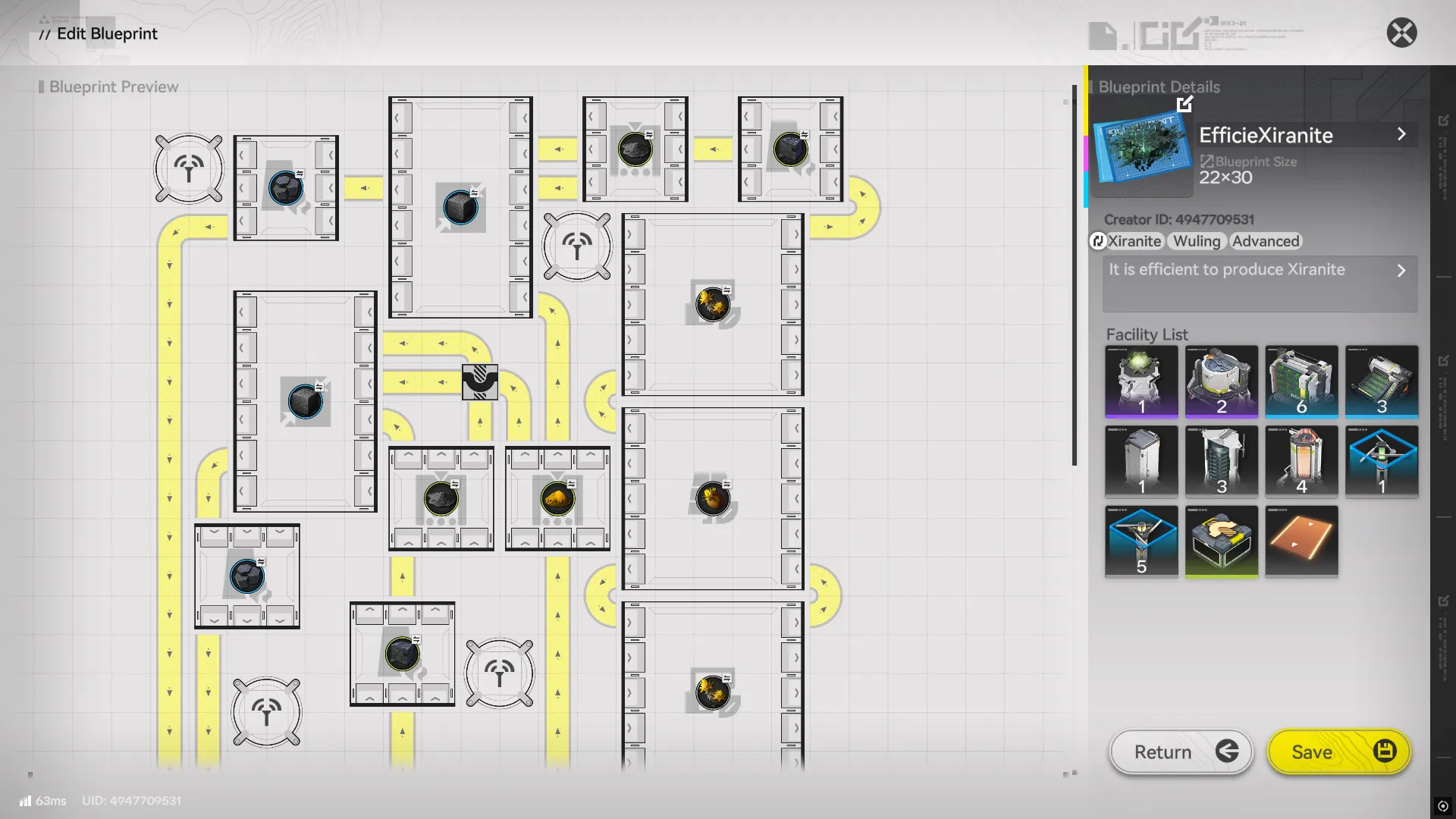Open the blueprint description via its chevron

click(x=1402, y=270)
